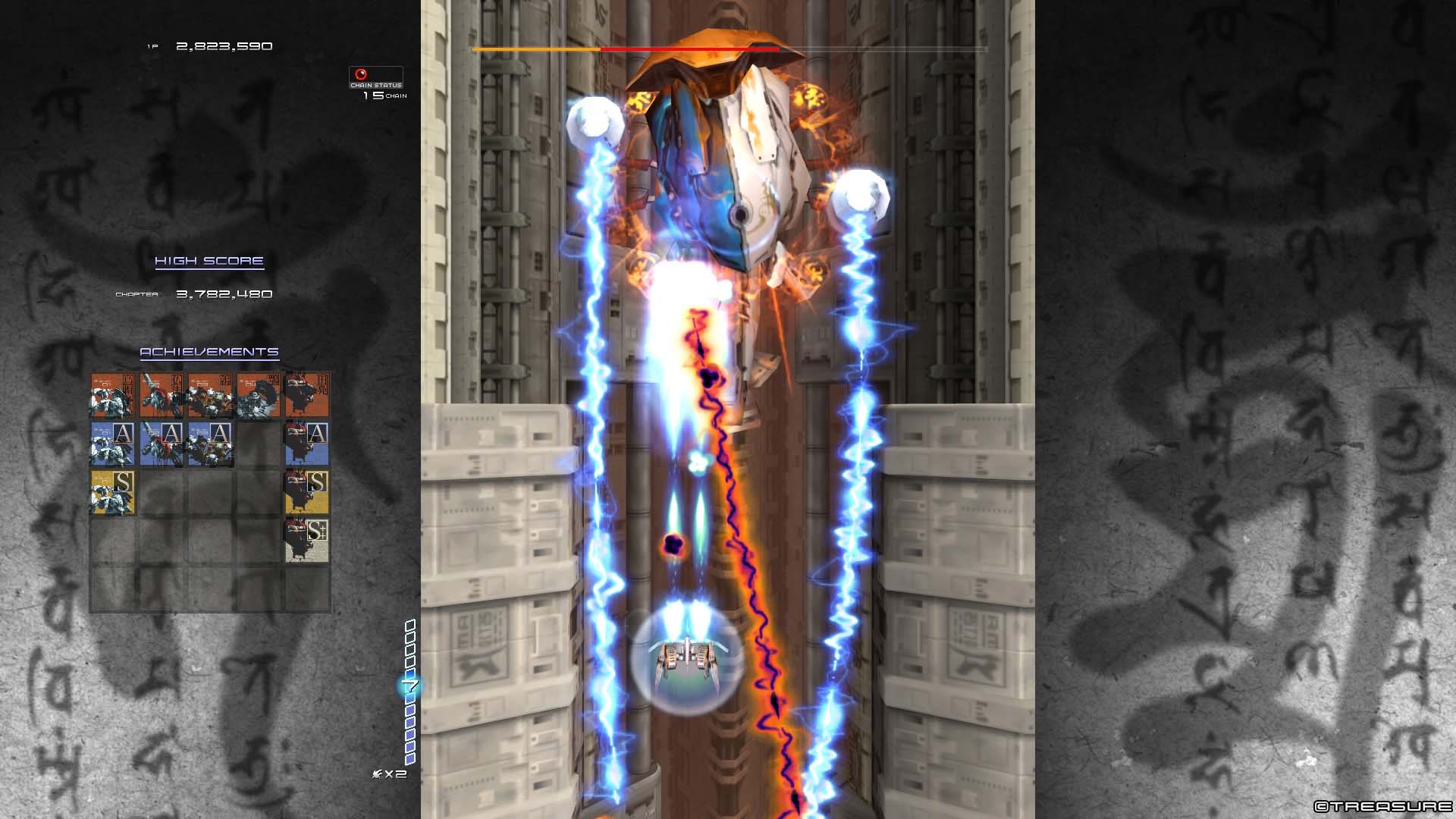The height and width of the screenshot is (819, 1456).
Task: Select the Achievements section title
Action: coord(208,351)
